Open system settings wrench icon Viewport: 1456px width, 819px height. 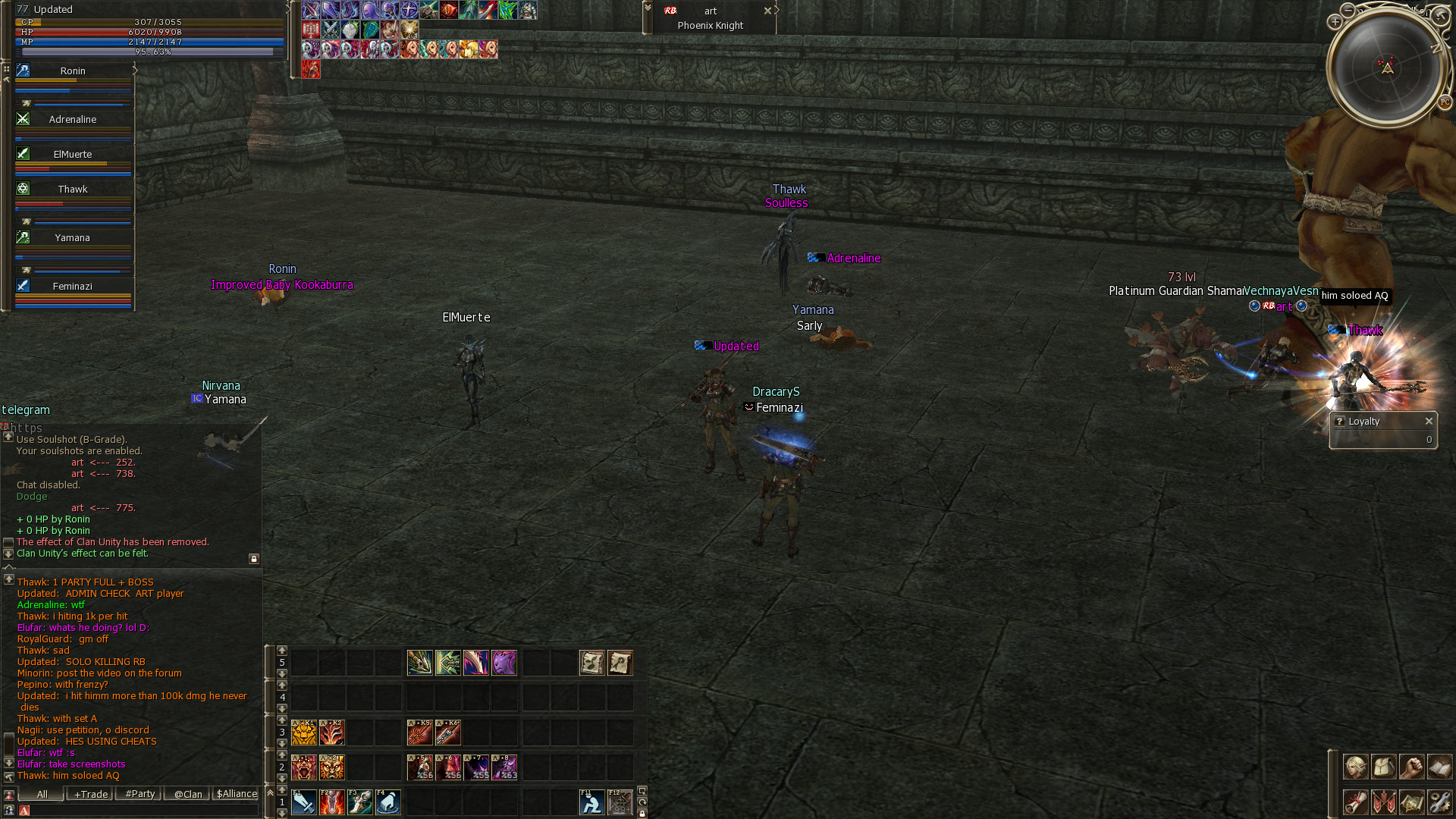point(1439,802)
